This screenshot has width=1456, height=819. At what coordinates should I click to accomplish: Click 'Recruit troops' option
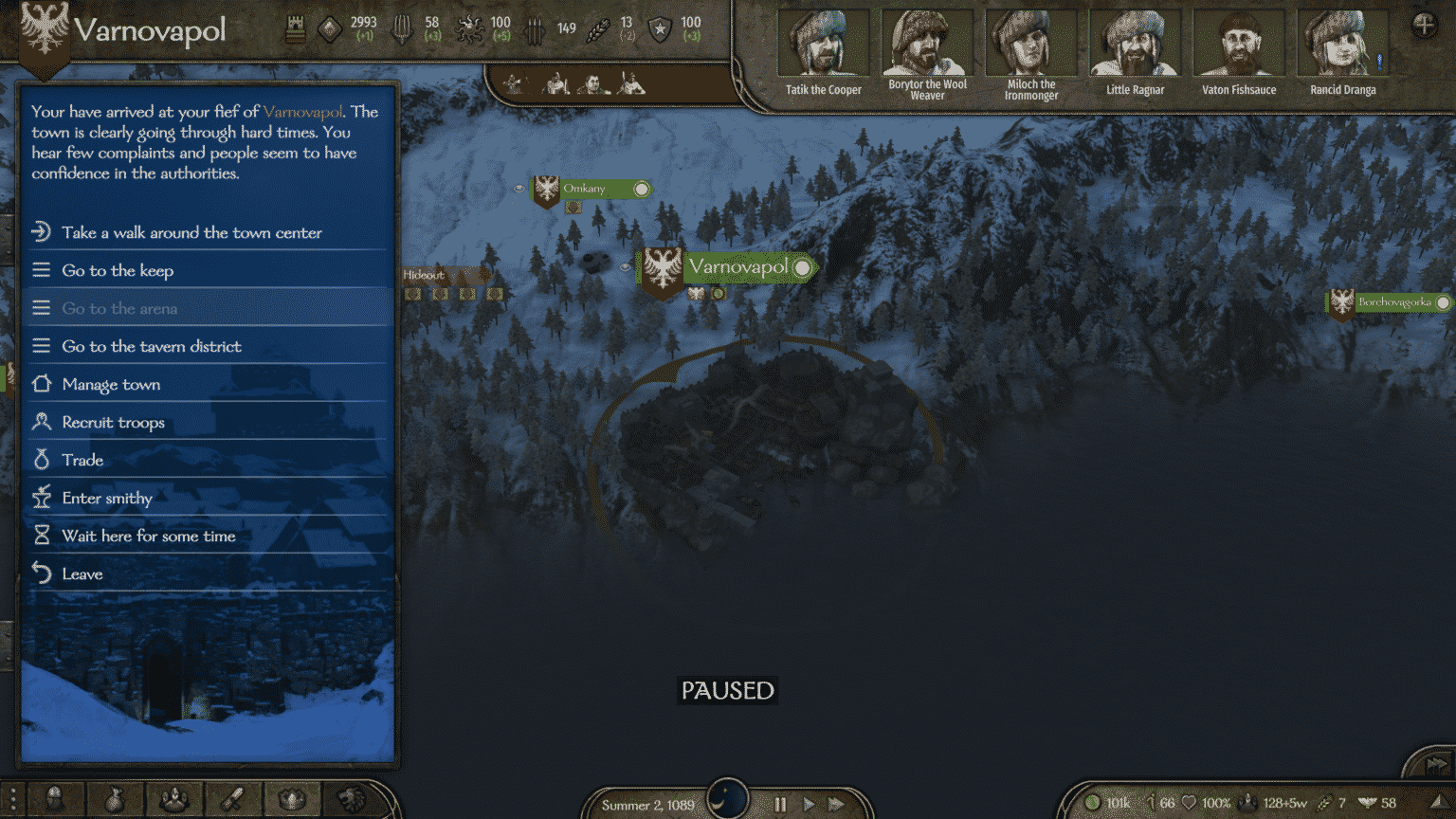[113, 422]
